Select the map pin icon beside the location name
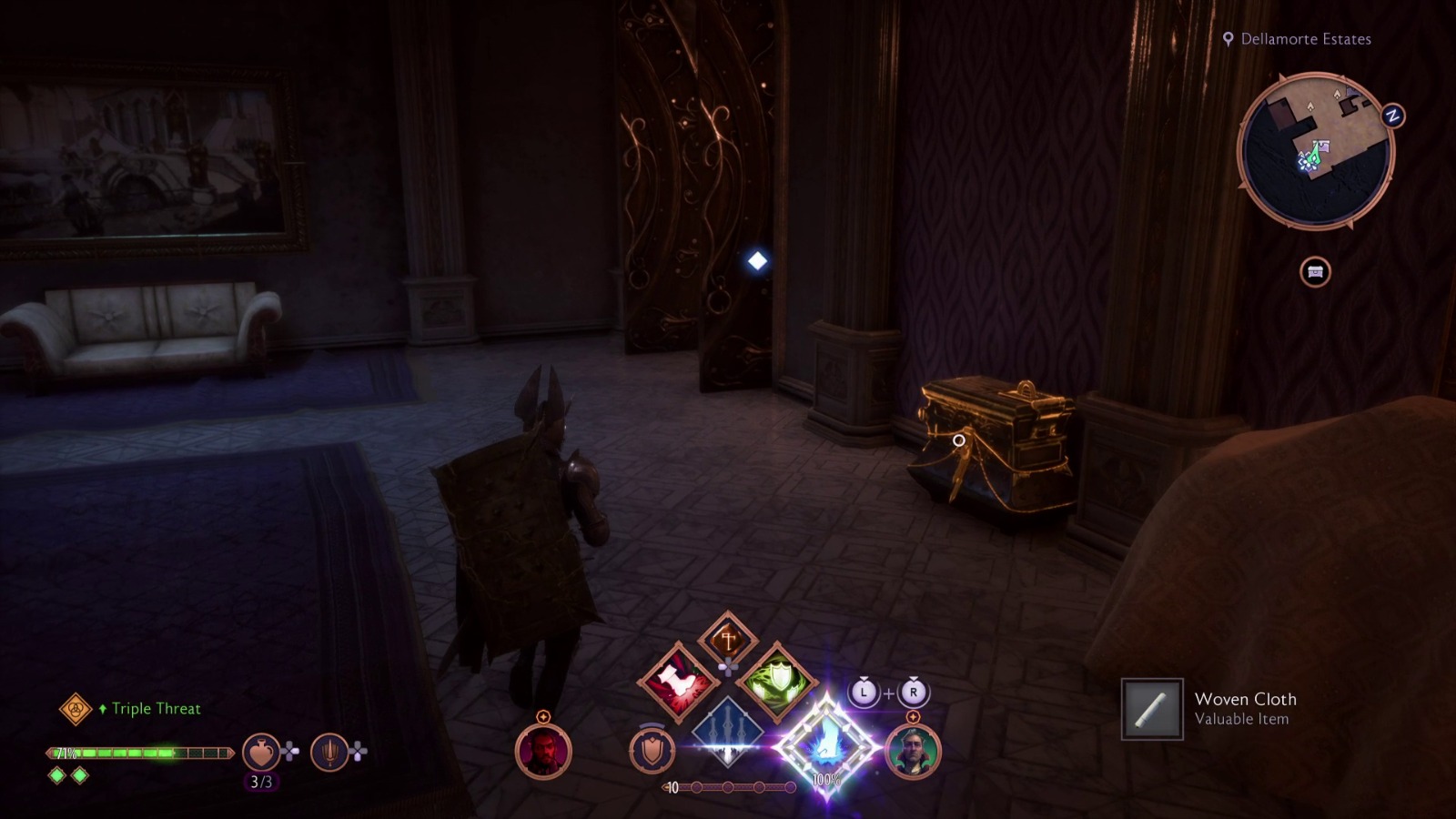 pyautogui.click(x=1230, y=39)
